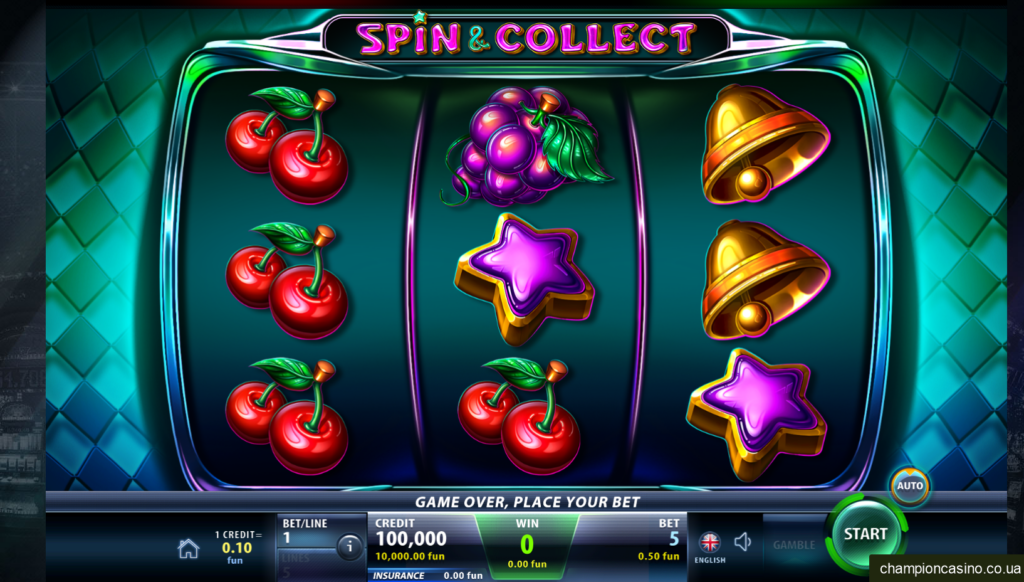The height and width of the screenshot is (582, 1024).
Task: Toggle the sound speaker icon
Action: tap(743, 542)
